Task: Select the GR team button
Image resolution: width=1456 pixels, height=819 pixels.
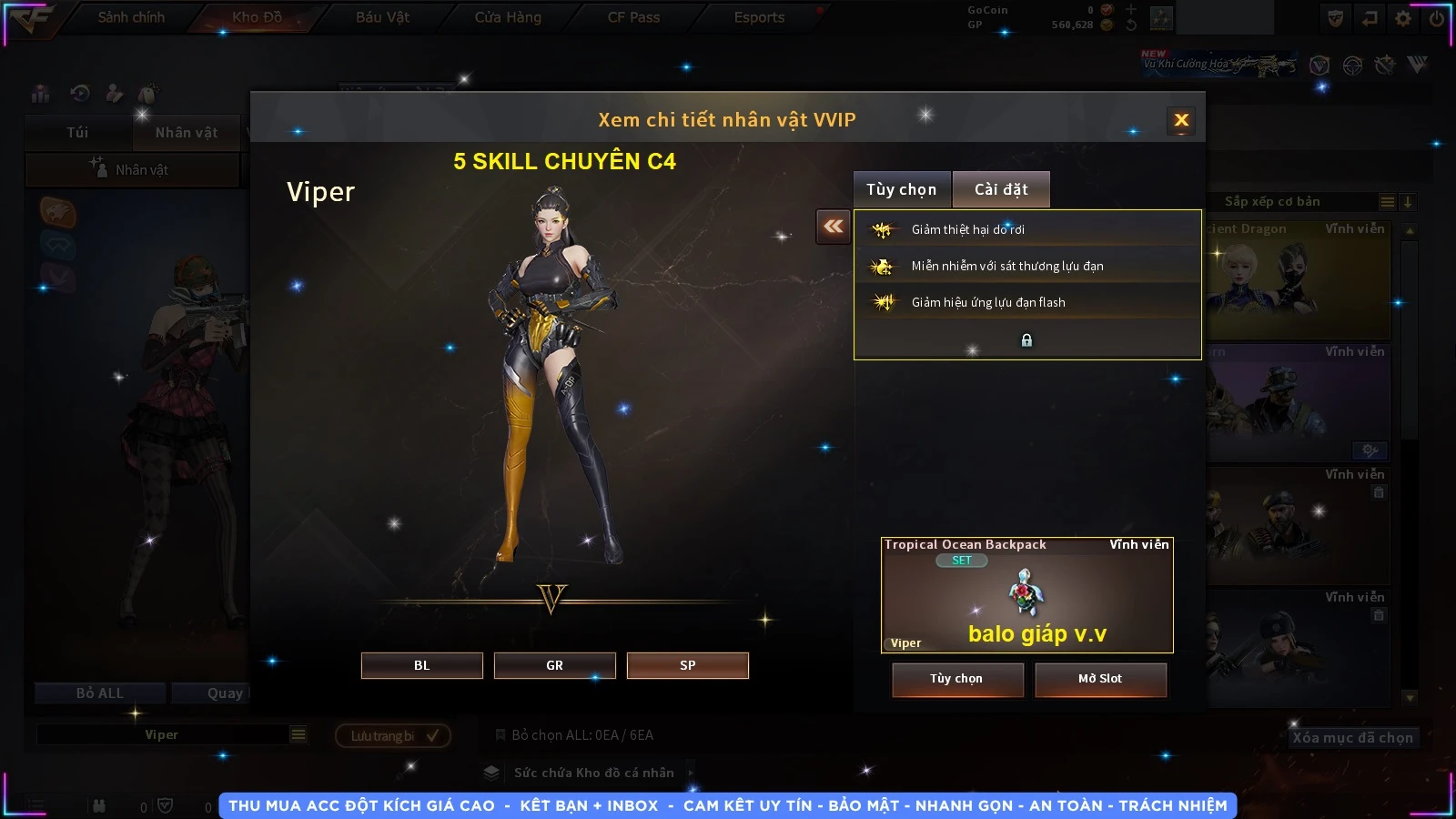Action: pyautogui.click(x=554, y=665)
